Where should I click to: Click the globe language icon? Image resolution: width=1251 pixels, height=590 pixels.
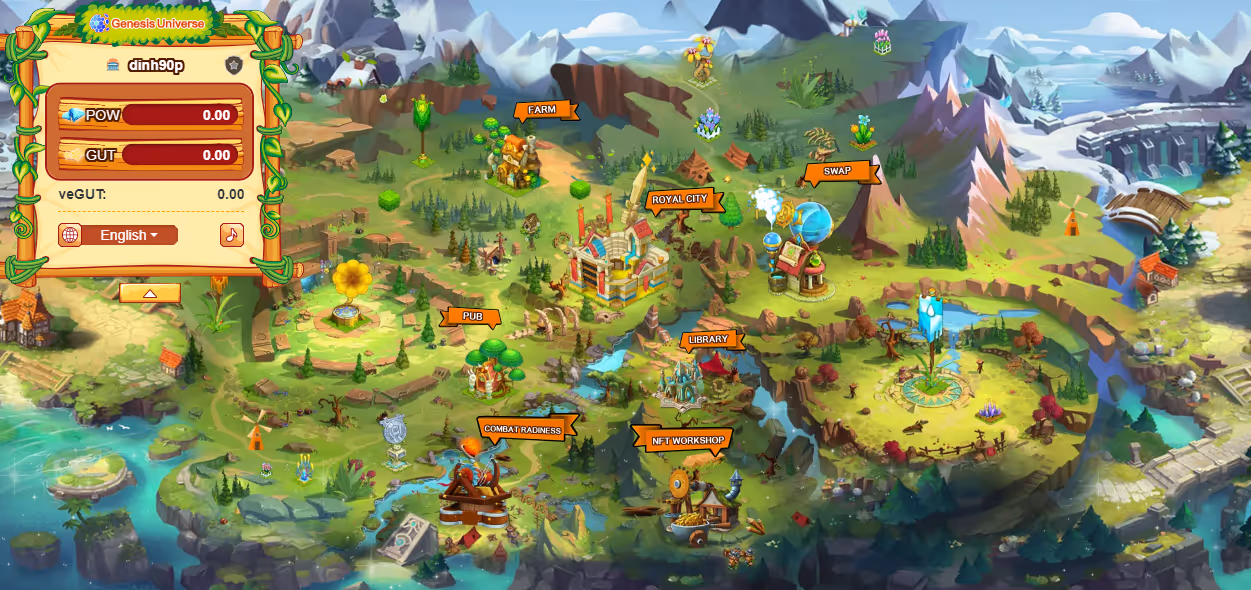(70, 235)
